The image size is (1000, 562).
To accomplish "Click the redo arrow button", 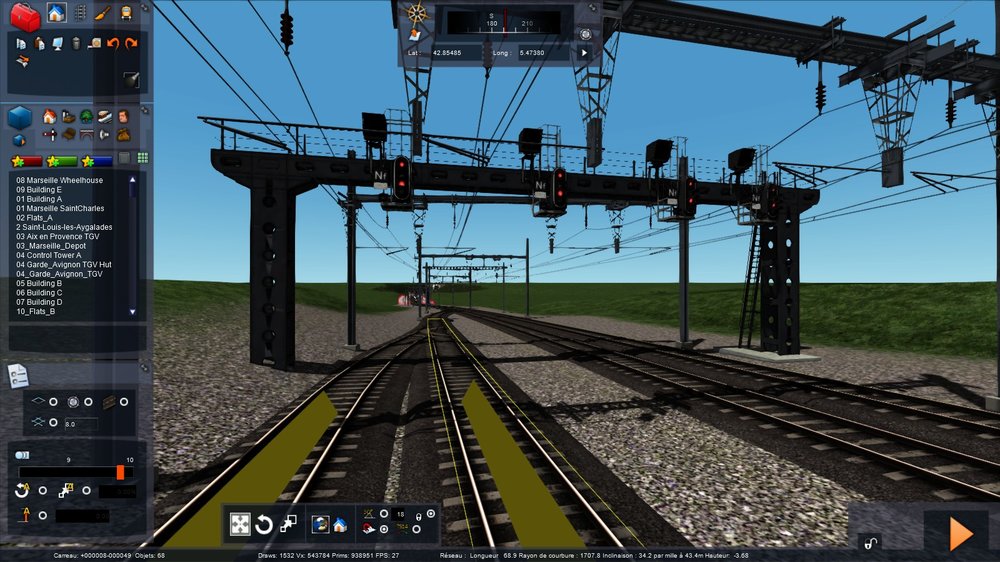I will click(x=130, y=43).
